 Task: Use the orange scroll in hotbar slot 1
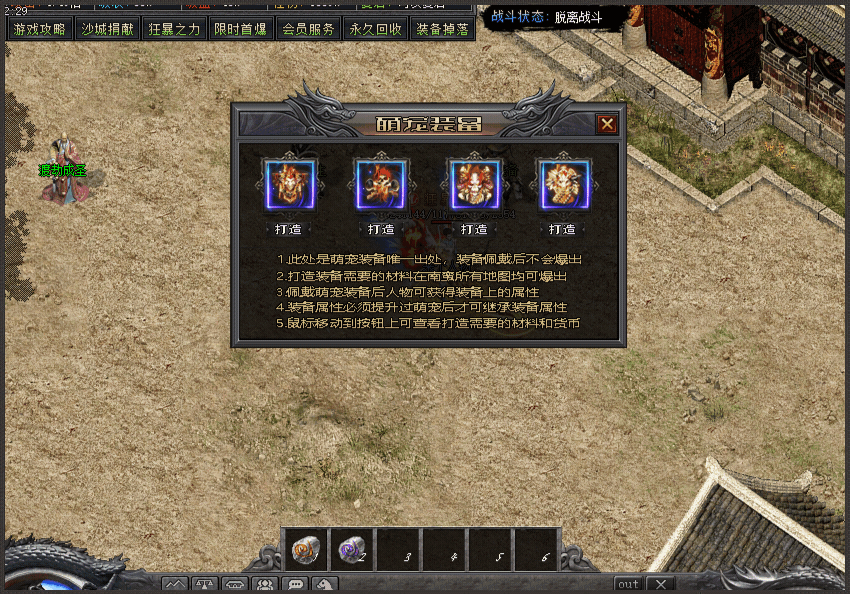pyautogui.click(x=305, y=549)
